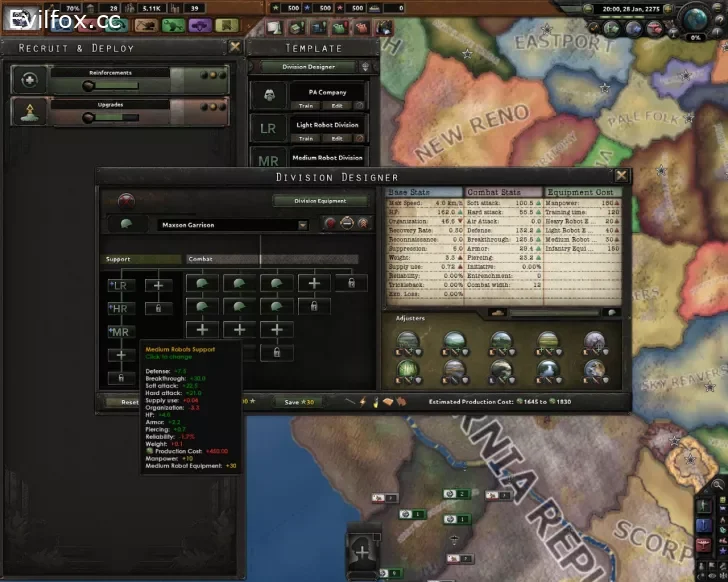This screenshot has height=582, width=728.
Task: Select the HR support company slot
Action: coord(121,308)
